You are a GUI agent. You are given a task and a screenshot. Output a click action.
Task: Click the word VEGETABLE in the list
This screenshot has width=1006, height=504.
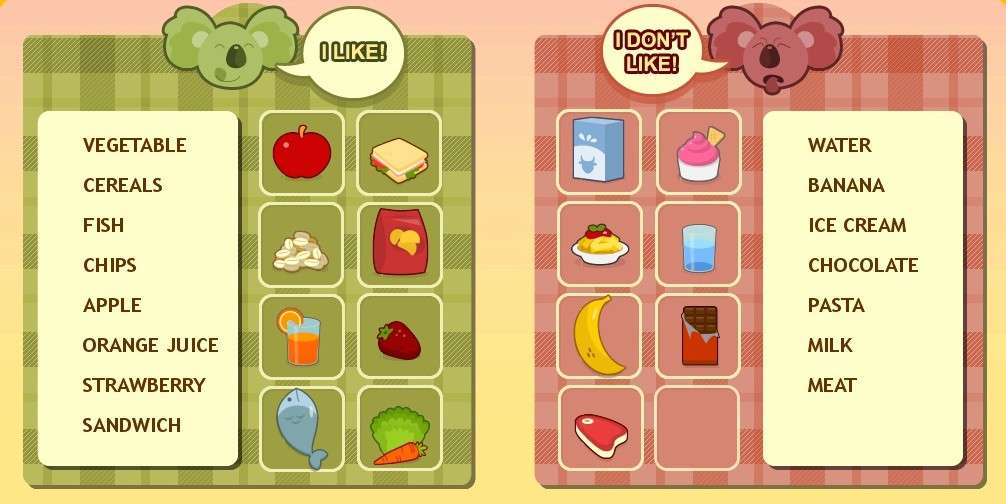pyautogui.click(x=134, y=146)
